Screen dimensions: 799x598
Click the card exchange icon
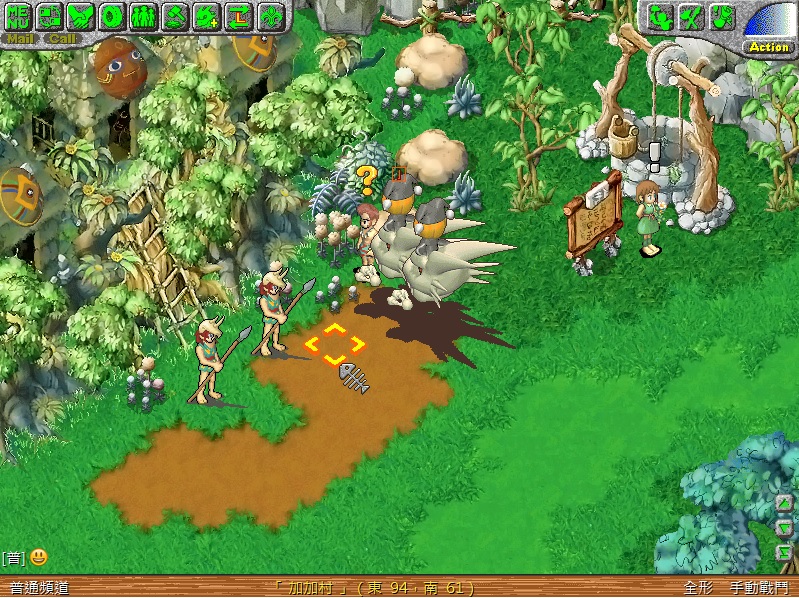click(51, 16)
